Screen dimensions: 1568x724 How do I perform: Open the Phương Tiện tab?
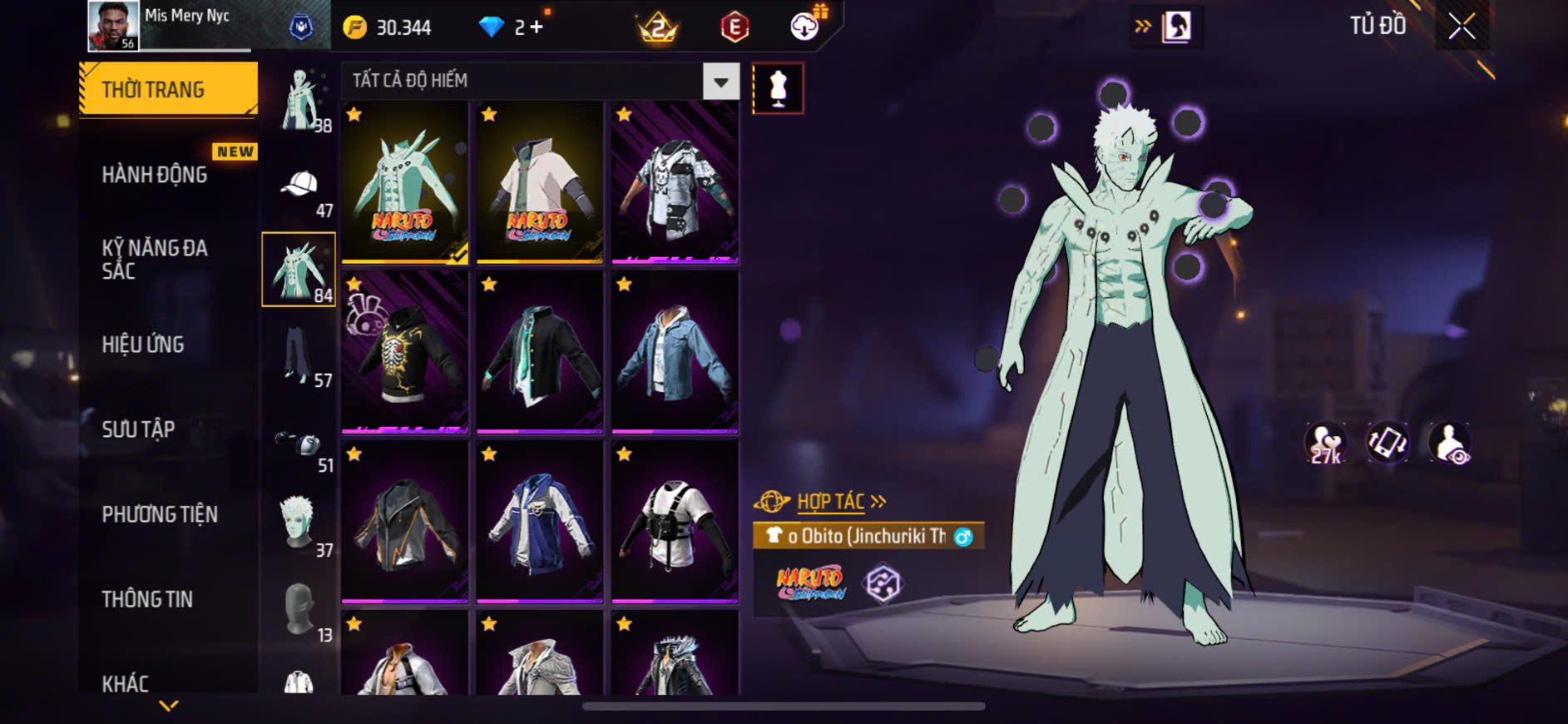[160, 514]
